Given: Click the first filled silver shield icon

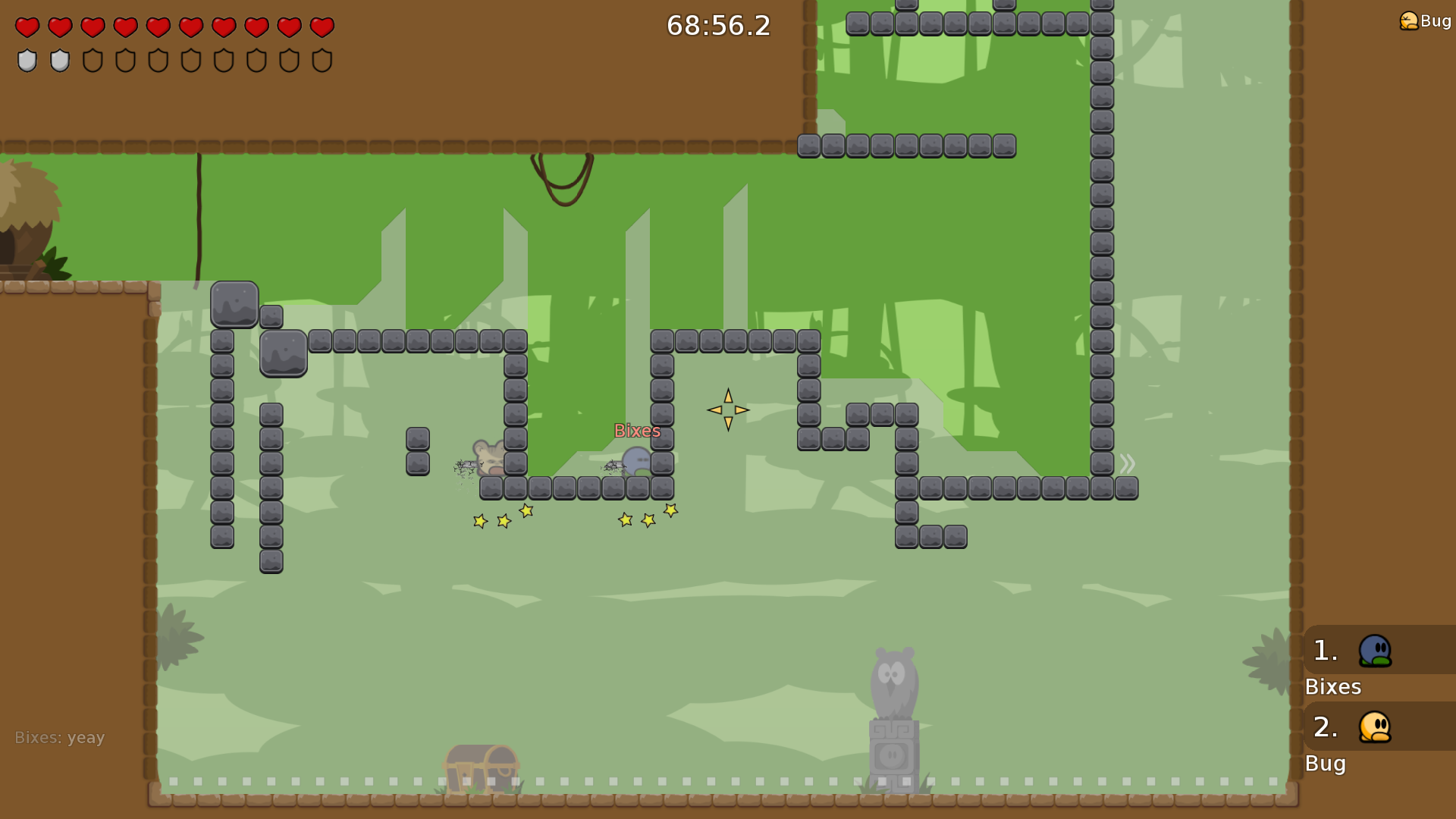Looking at the screenshot, I should pyautogui.click(x=26, y=60).
